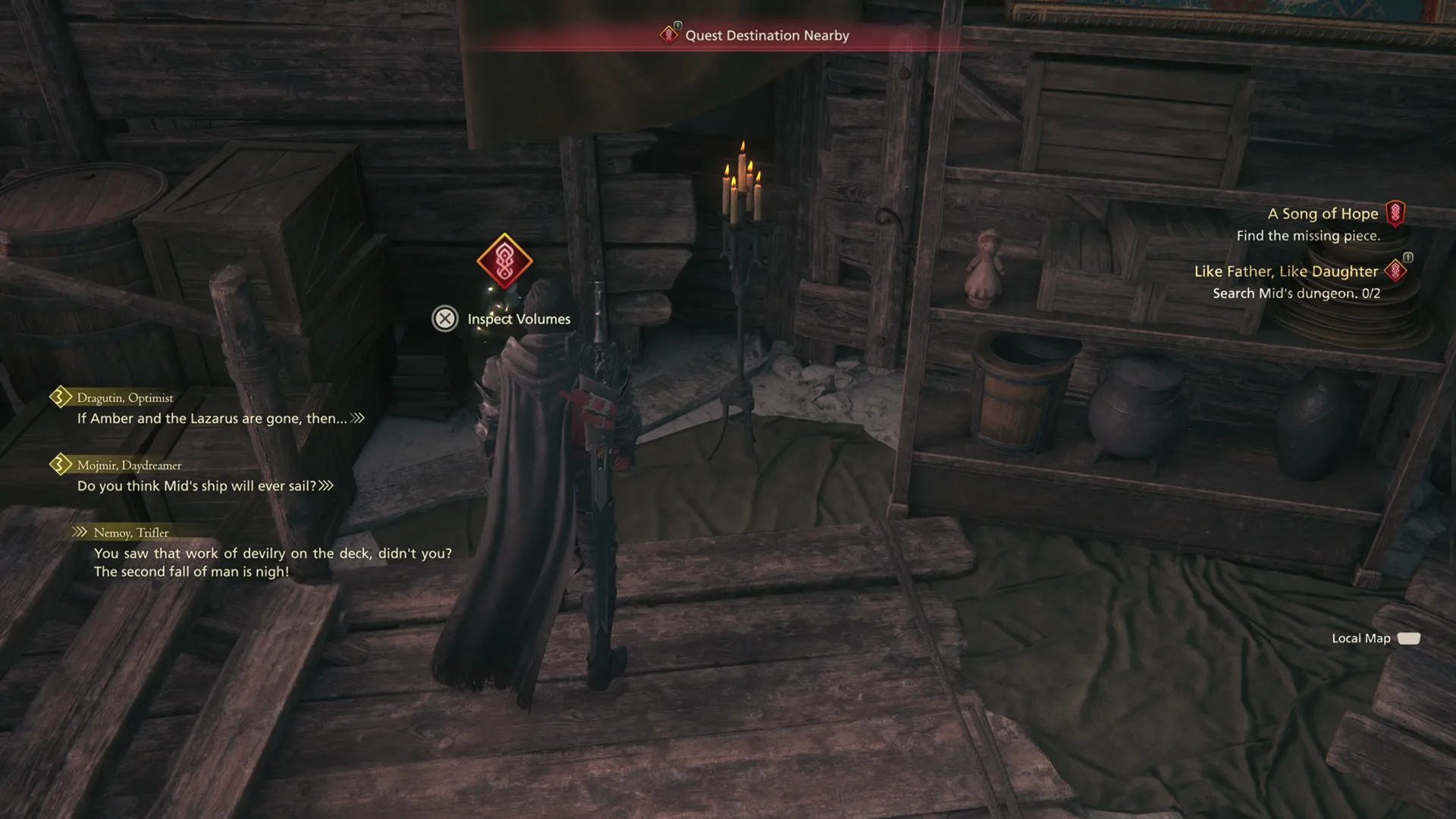Expand Mojmir's dialogue with the chevrons
Image resolution: width=1456 pixels, height=819 pixels.
coord(325,485)
